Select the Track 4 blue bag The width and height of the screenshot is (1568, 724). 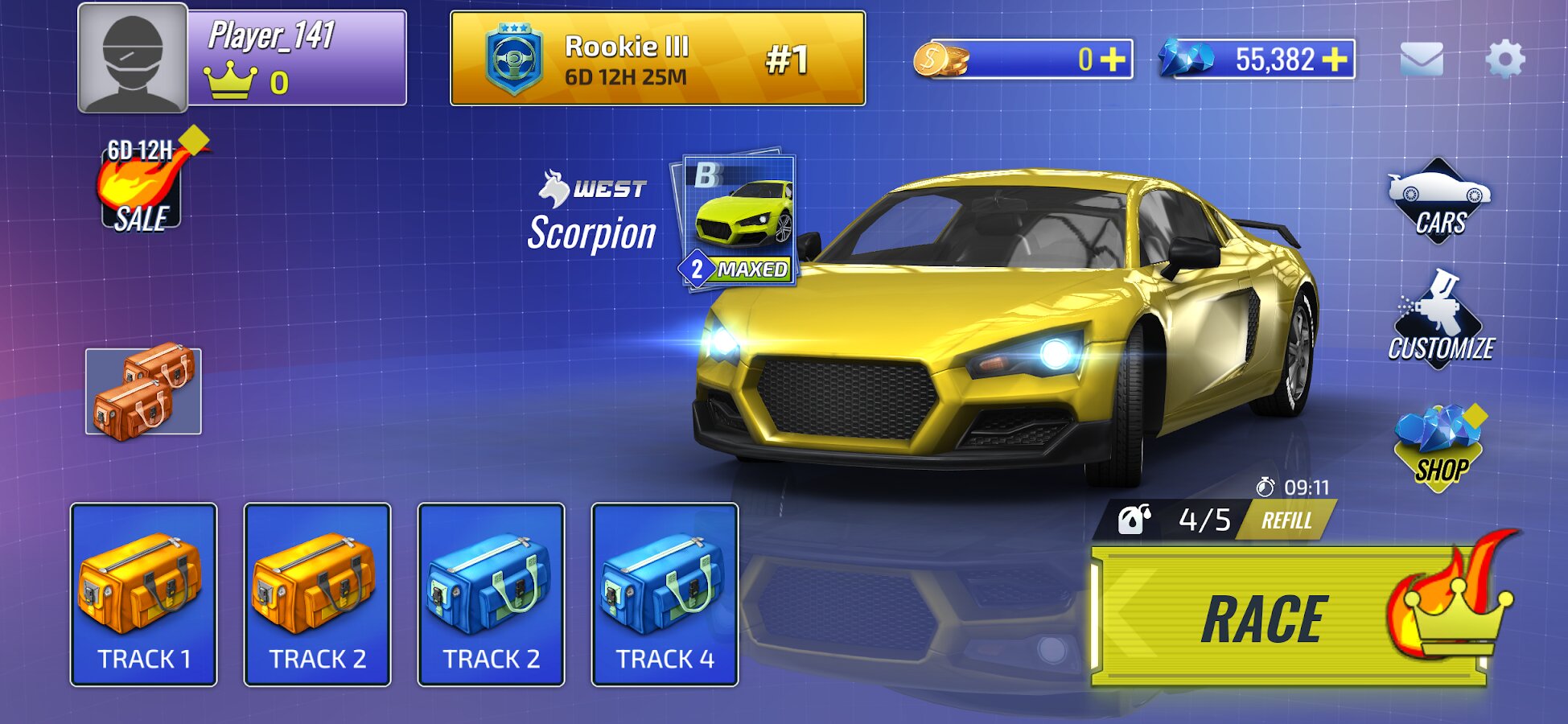point(665,594)
